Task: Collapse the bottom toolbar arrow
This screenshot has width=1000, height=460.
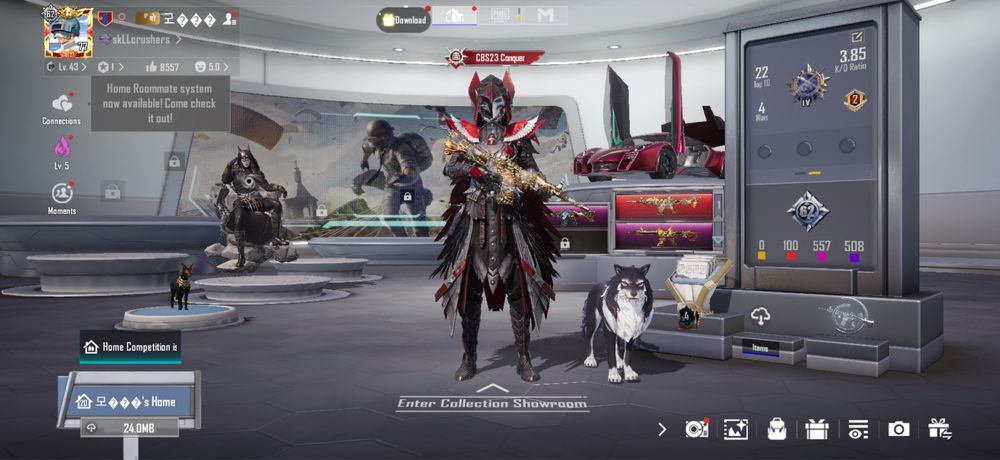Action: point(662,429)
